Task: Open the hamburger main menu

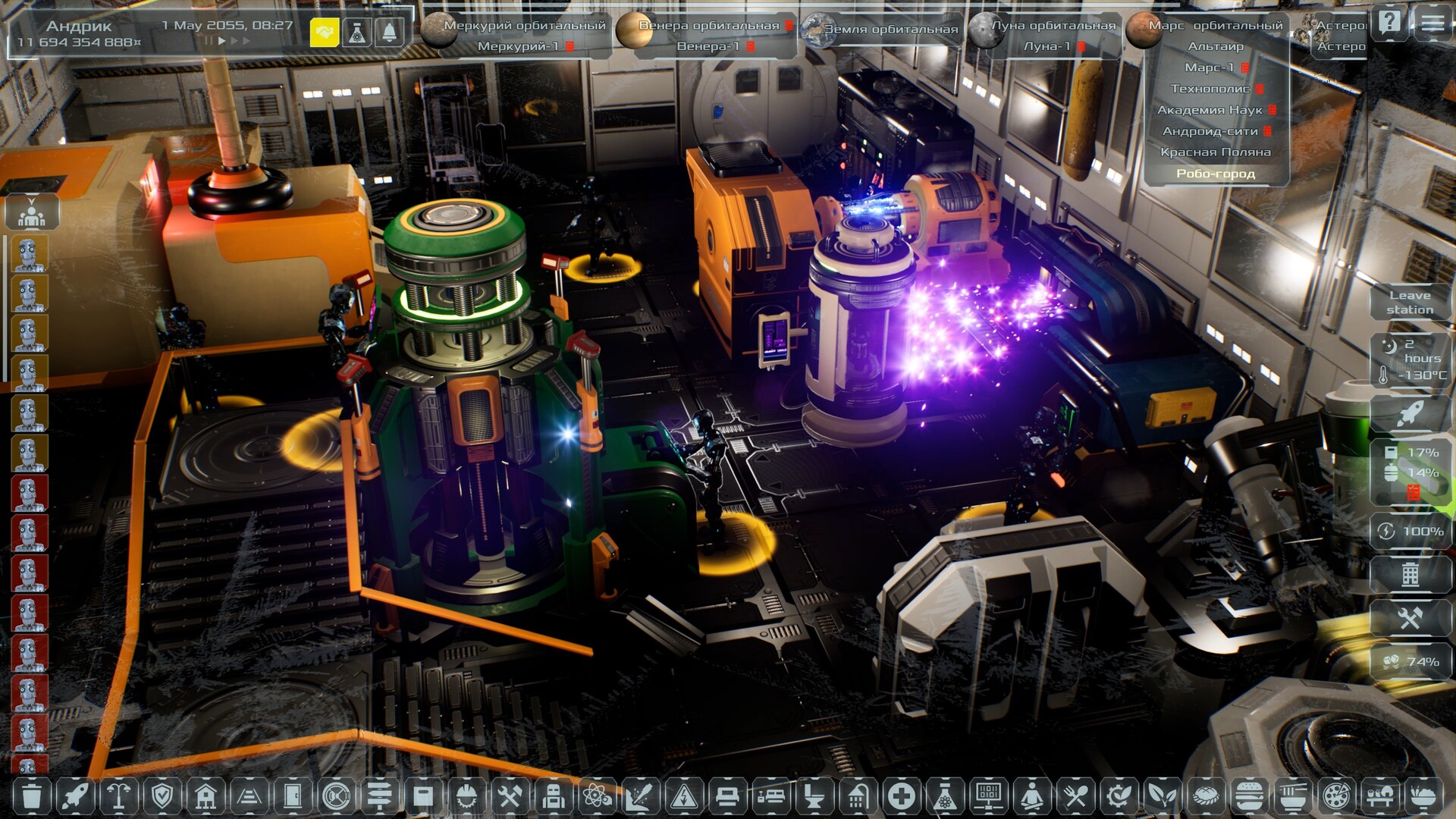Action: coord(1432,22)
